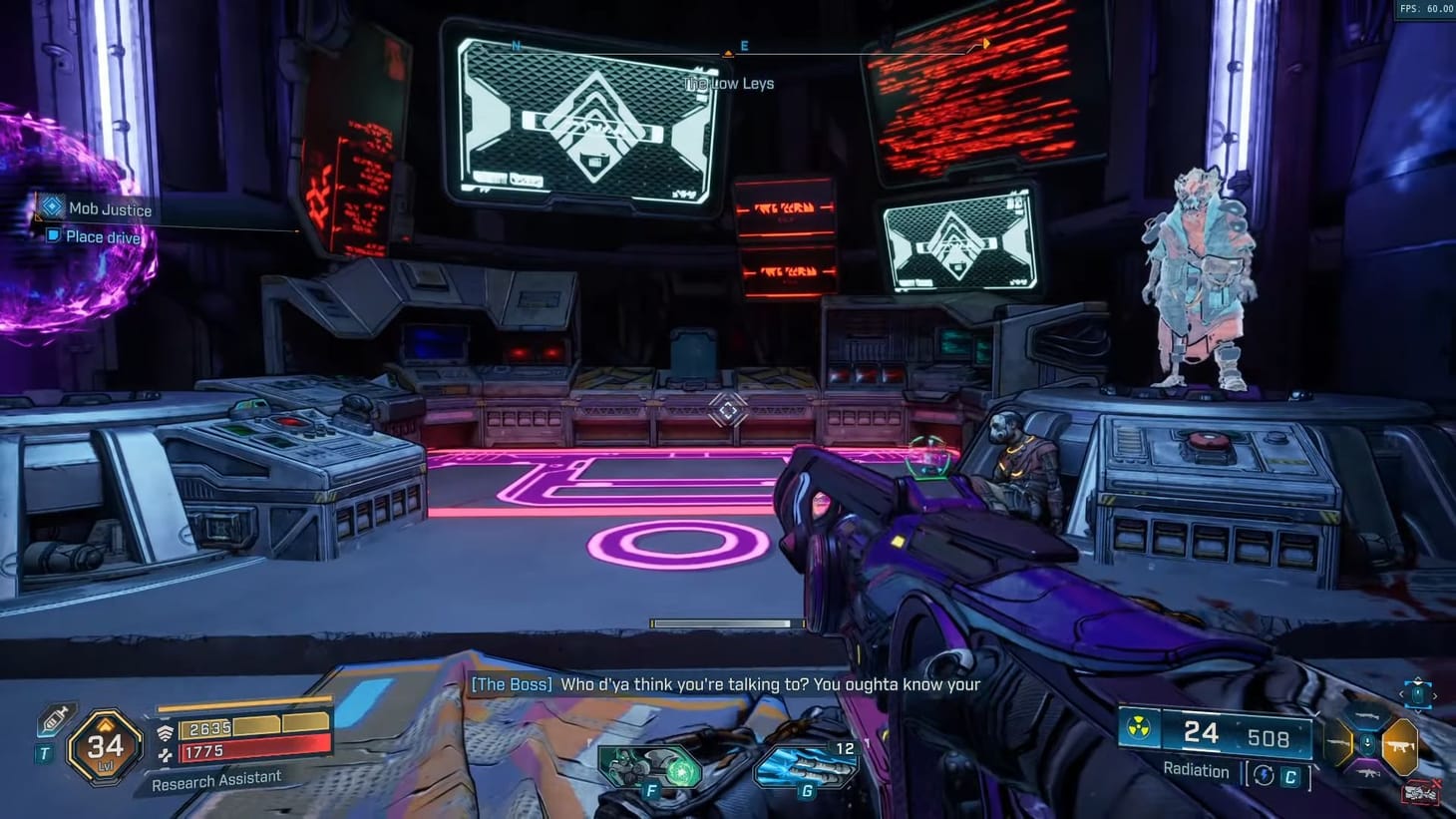The image size is (1456, 819).
Task: Click the 'Research Assistant' title text
Action: [214, 777]
